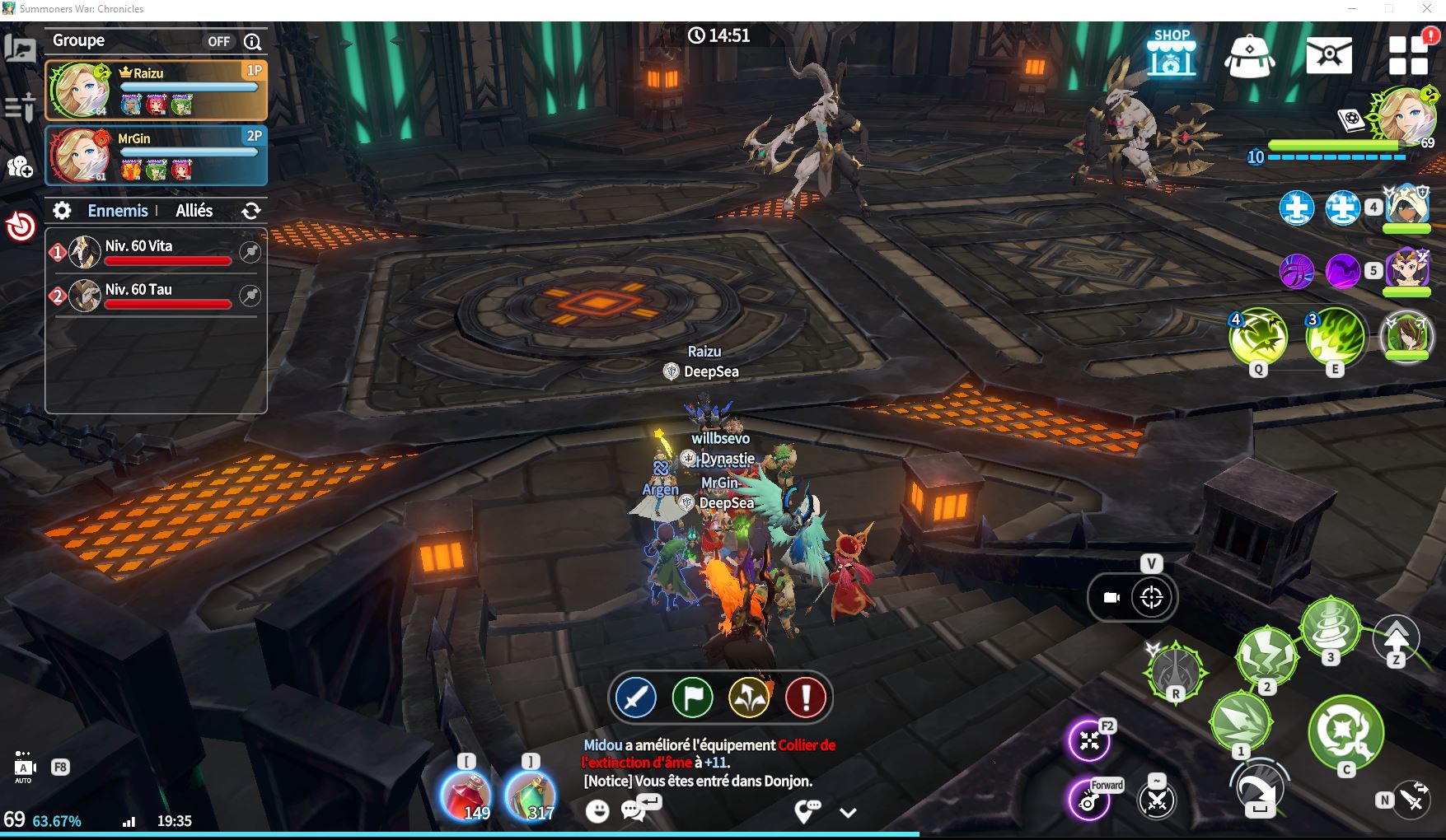Viewport: 1446px width, 840px height.
Task: Select party leader Raizu's frame
Action: click(156, 90)
